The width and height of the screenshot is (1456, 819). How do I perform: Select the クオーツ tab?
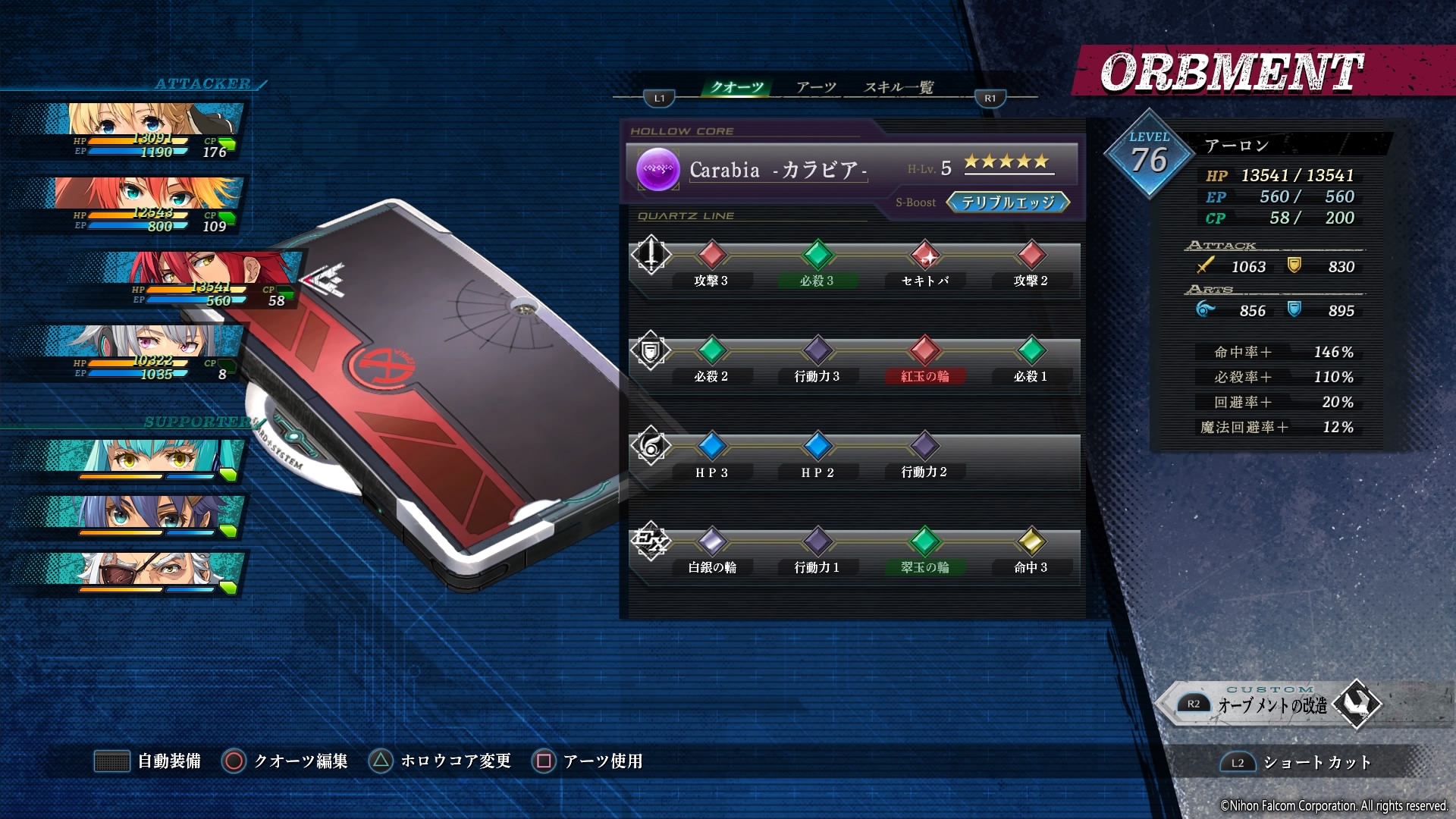(736, 87)
